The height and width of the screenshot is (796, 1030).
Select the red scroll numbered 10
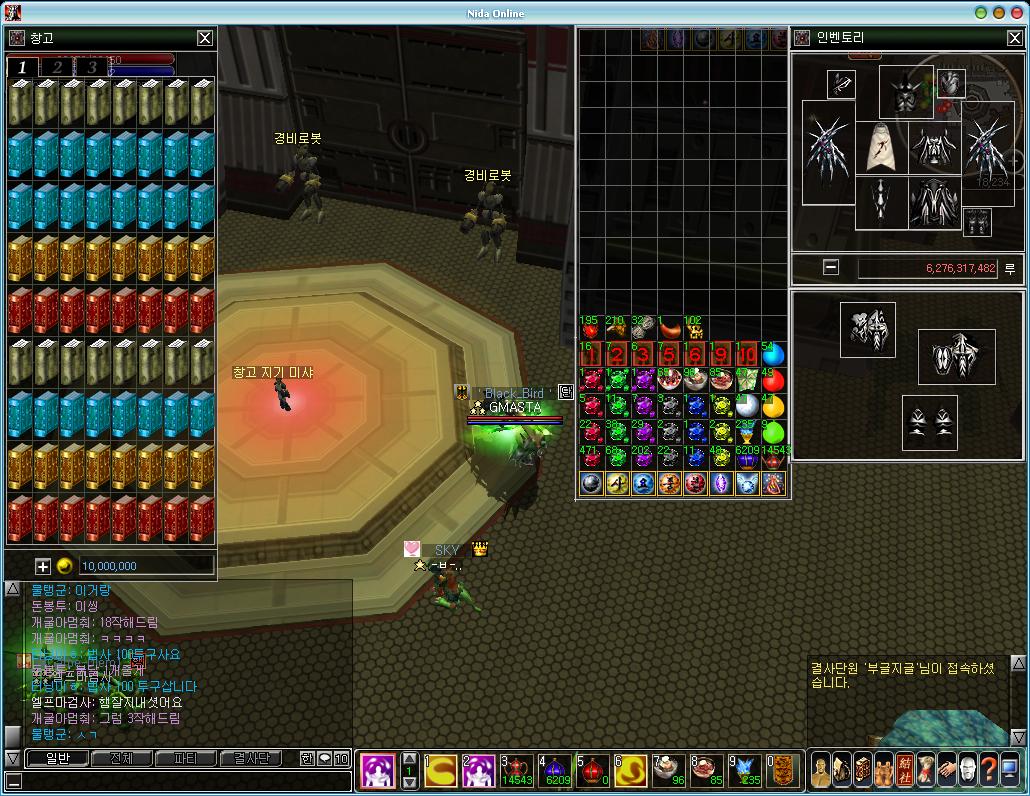coord(747,355)
